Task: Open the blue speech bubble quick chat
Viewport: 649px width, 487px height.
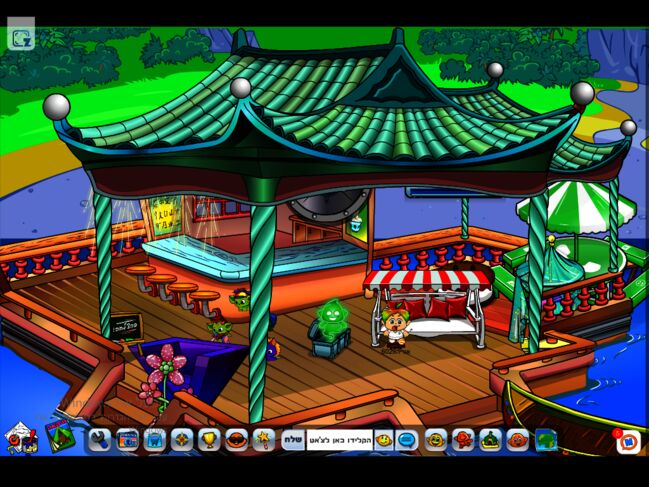Action: click(x=407, y=439)
